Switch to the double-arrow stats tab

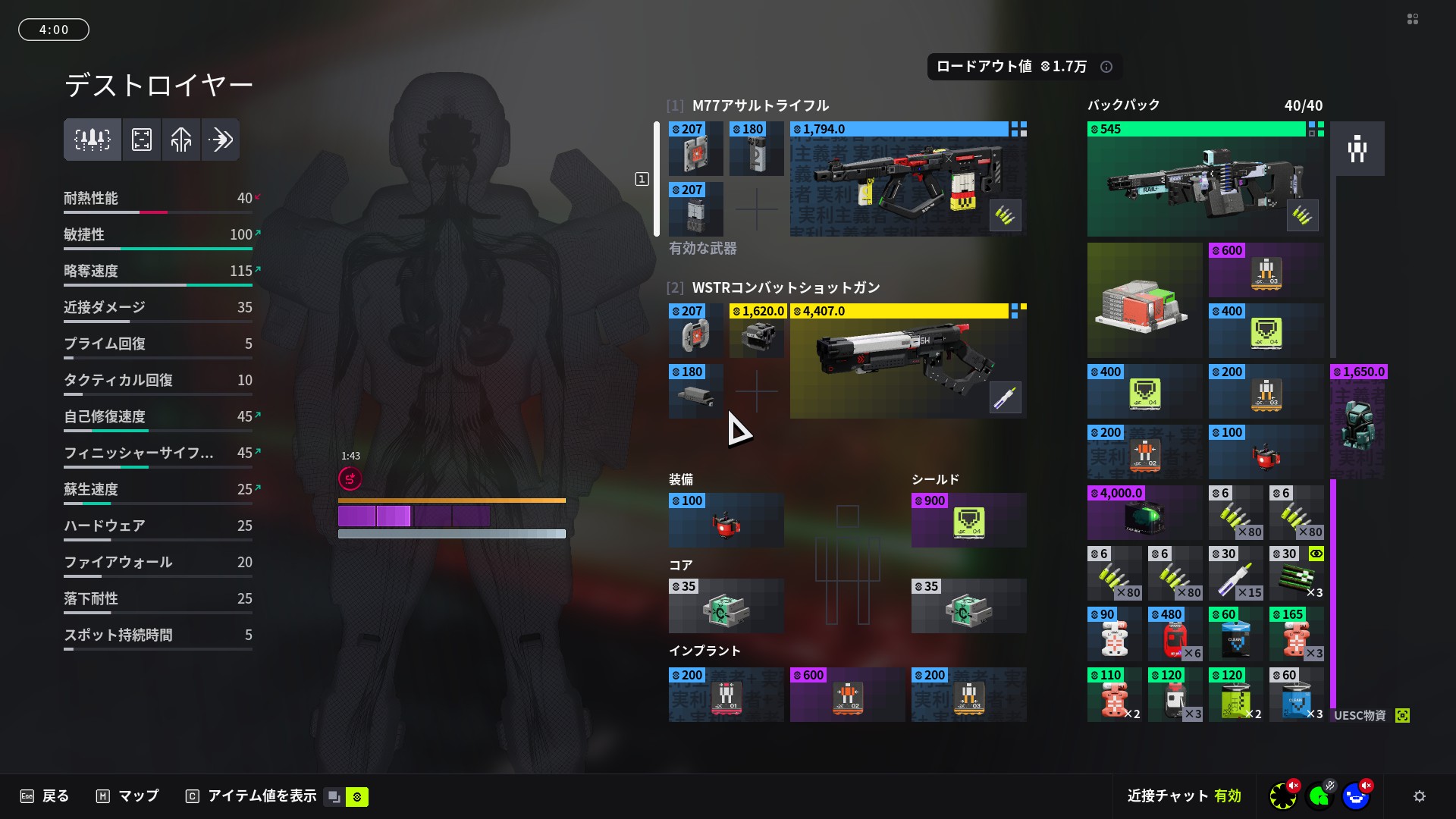point(221,140)
